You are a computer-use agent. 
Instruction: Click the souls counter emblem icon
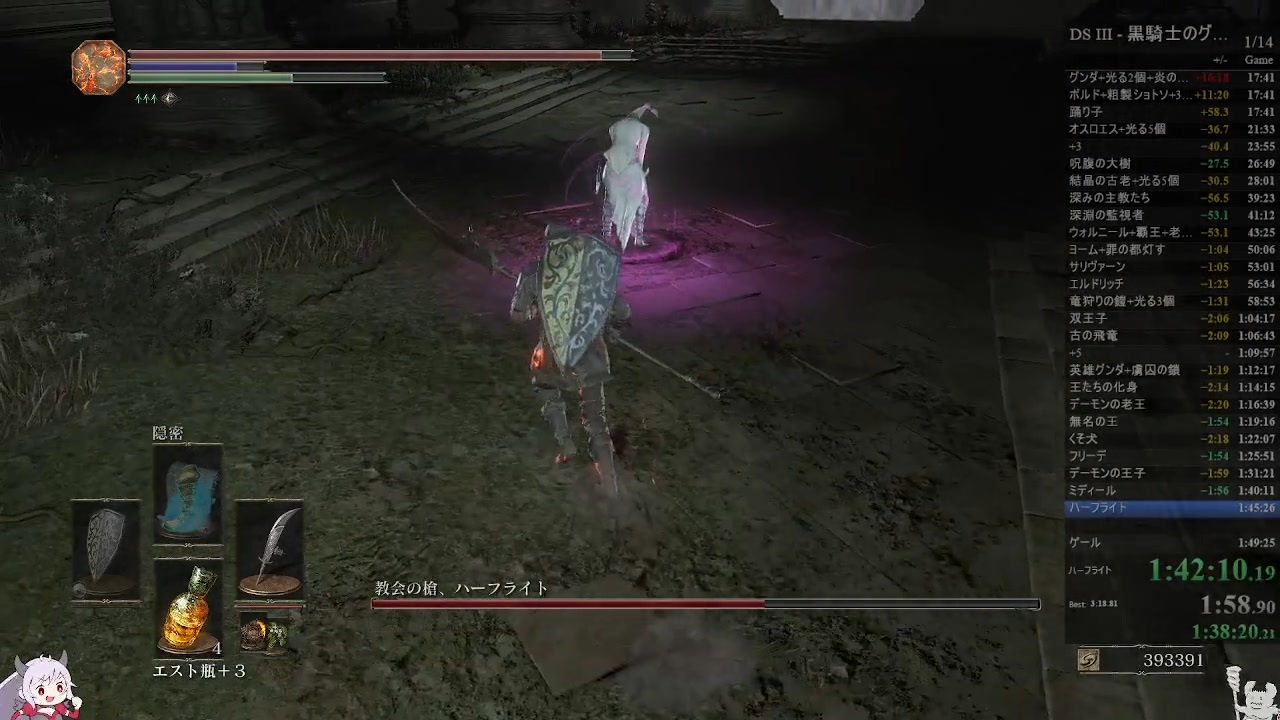click(1089, 660)
